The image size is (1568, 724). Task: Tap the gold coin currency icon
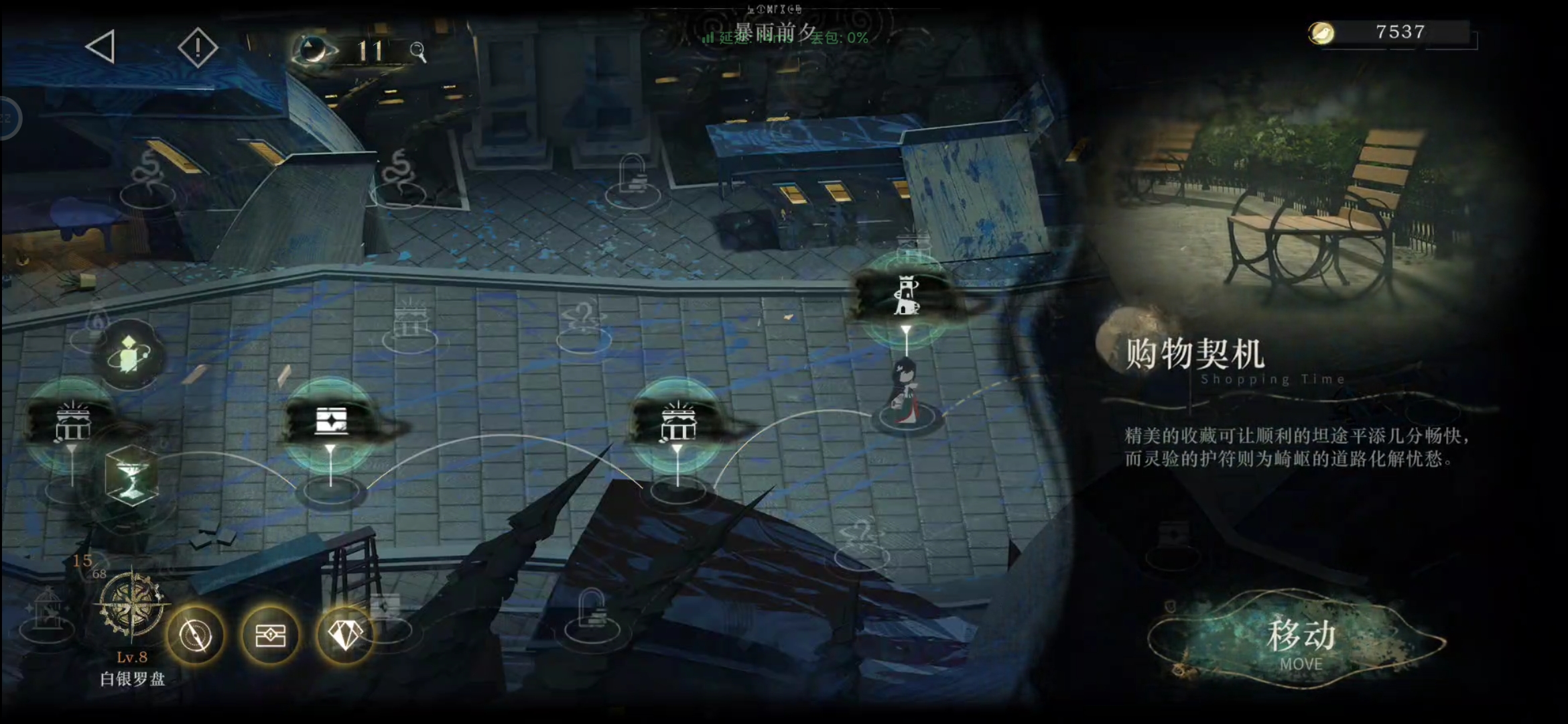click(x=1321, y=33)
